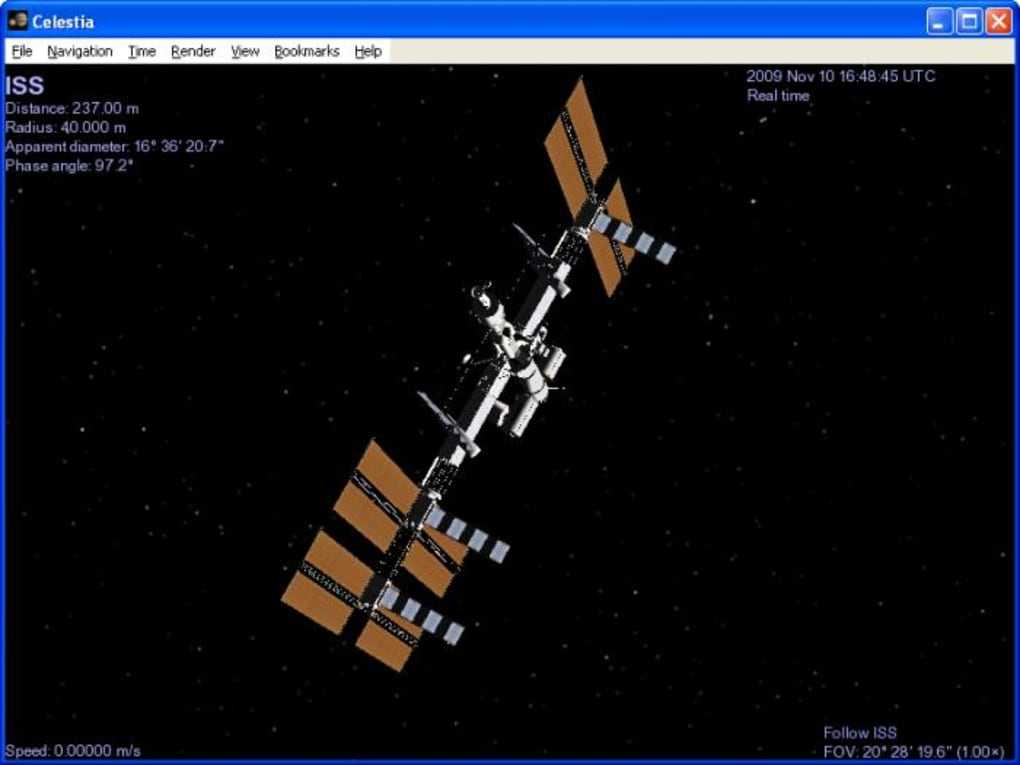Open the File menu
The height and width of the screenshot is (765, 1020).
pyautogui.click(x=22, y=51)
